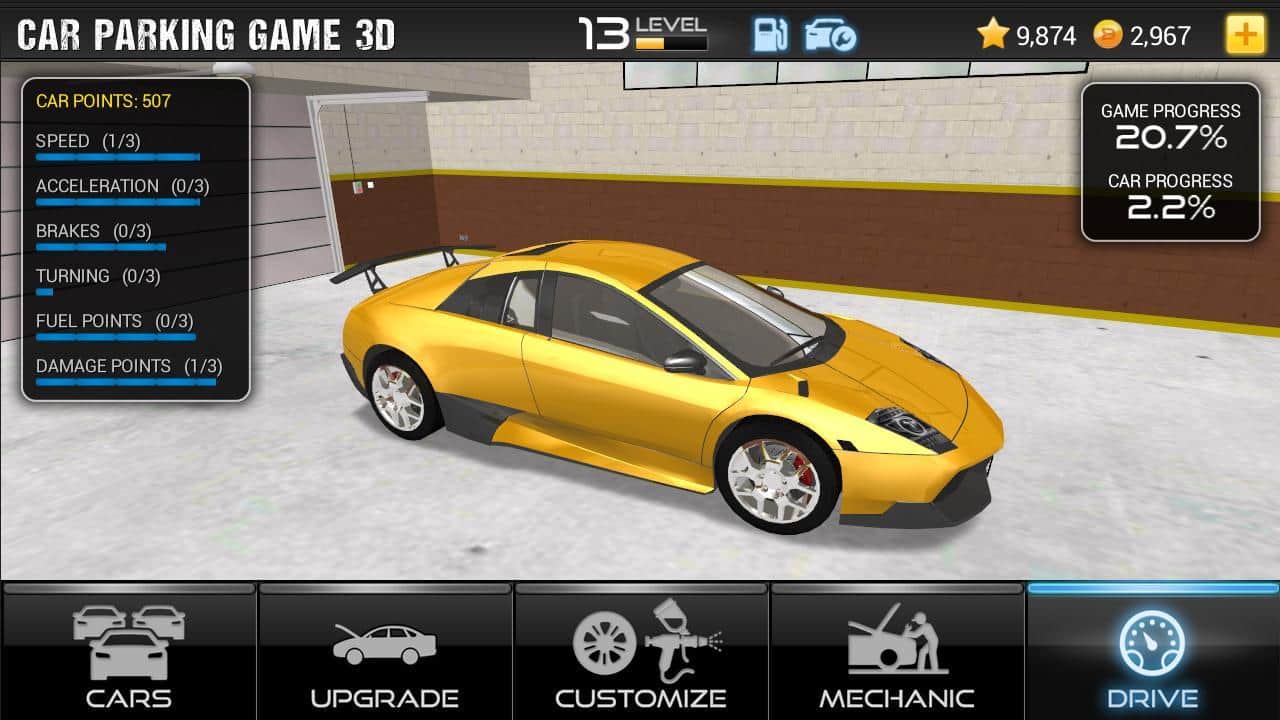Image resolution: width=1280 pixels, height=720 pixels.
Task: Click the Acceleration stat bar
Action: click(x=119, y=202)
